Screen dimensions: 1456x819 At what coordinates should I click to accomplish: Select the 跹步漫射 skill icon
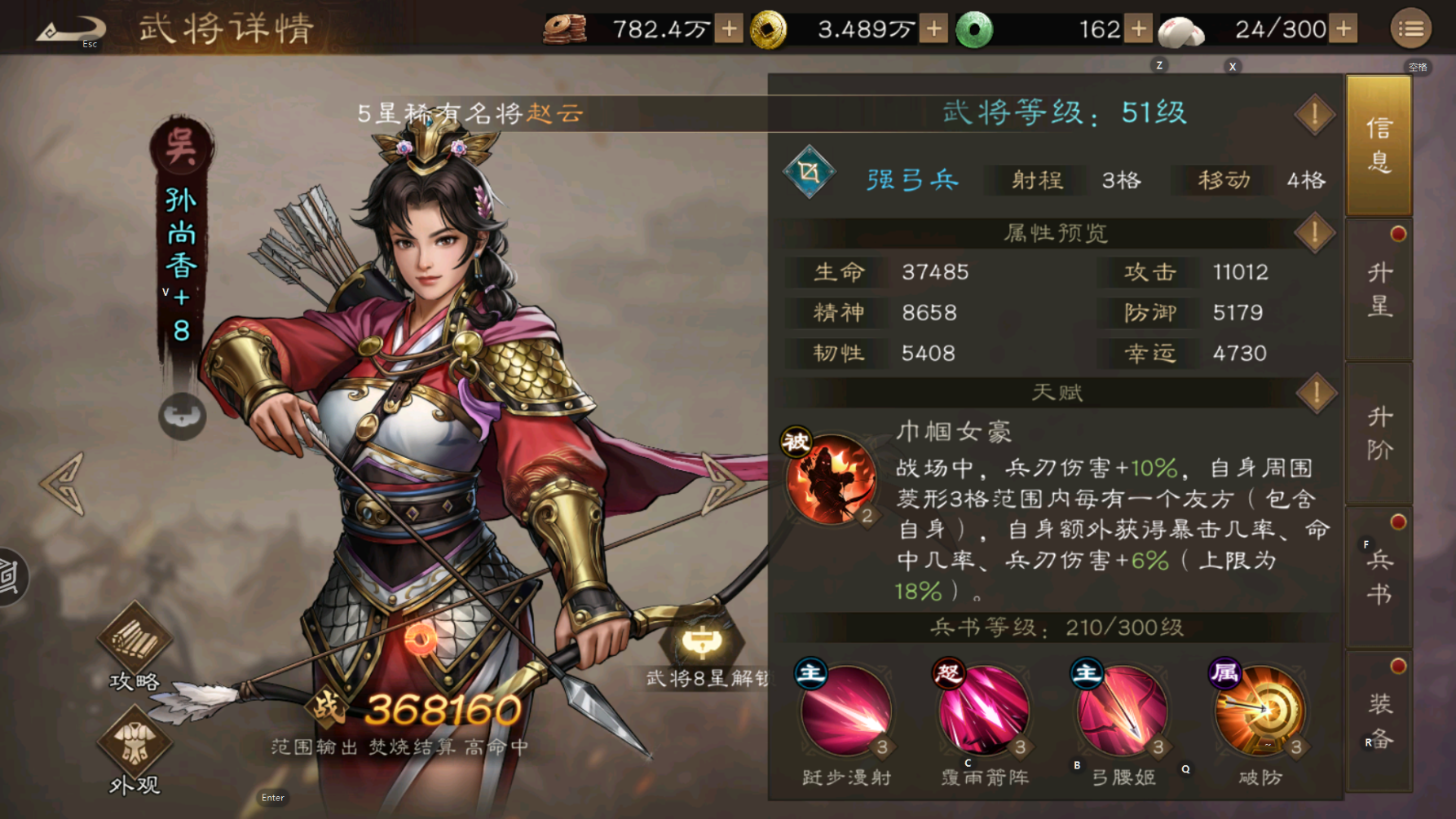click(x=845, y=710)
